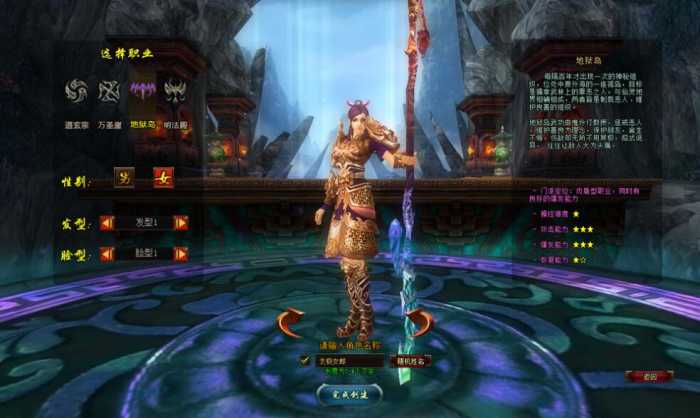The width and height of the screenshot is (700, 418).
Task: Go to the next face type (脸型)
Action: click(180, 254)
